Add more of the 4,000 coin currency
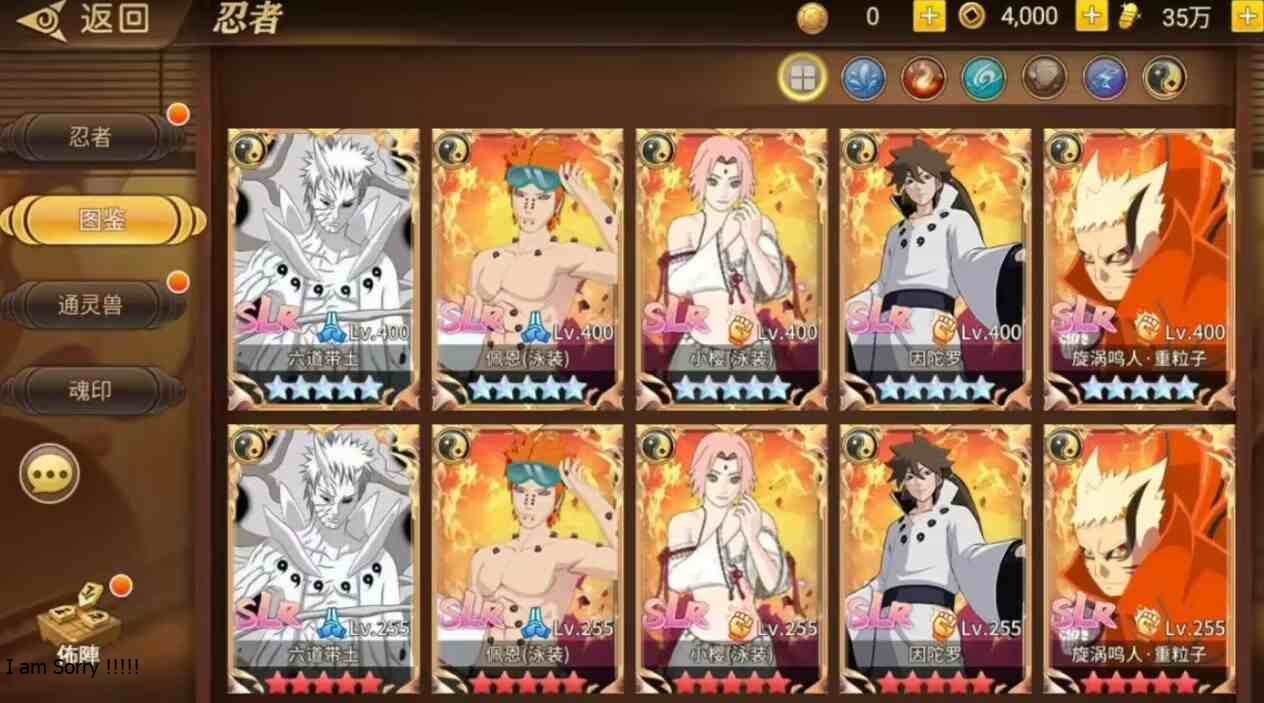1264x703 pixels. pyautogui.click(x=1091, y=16)
